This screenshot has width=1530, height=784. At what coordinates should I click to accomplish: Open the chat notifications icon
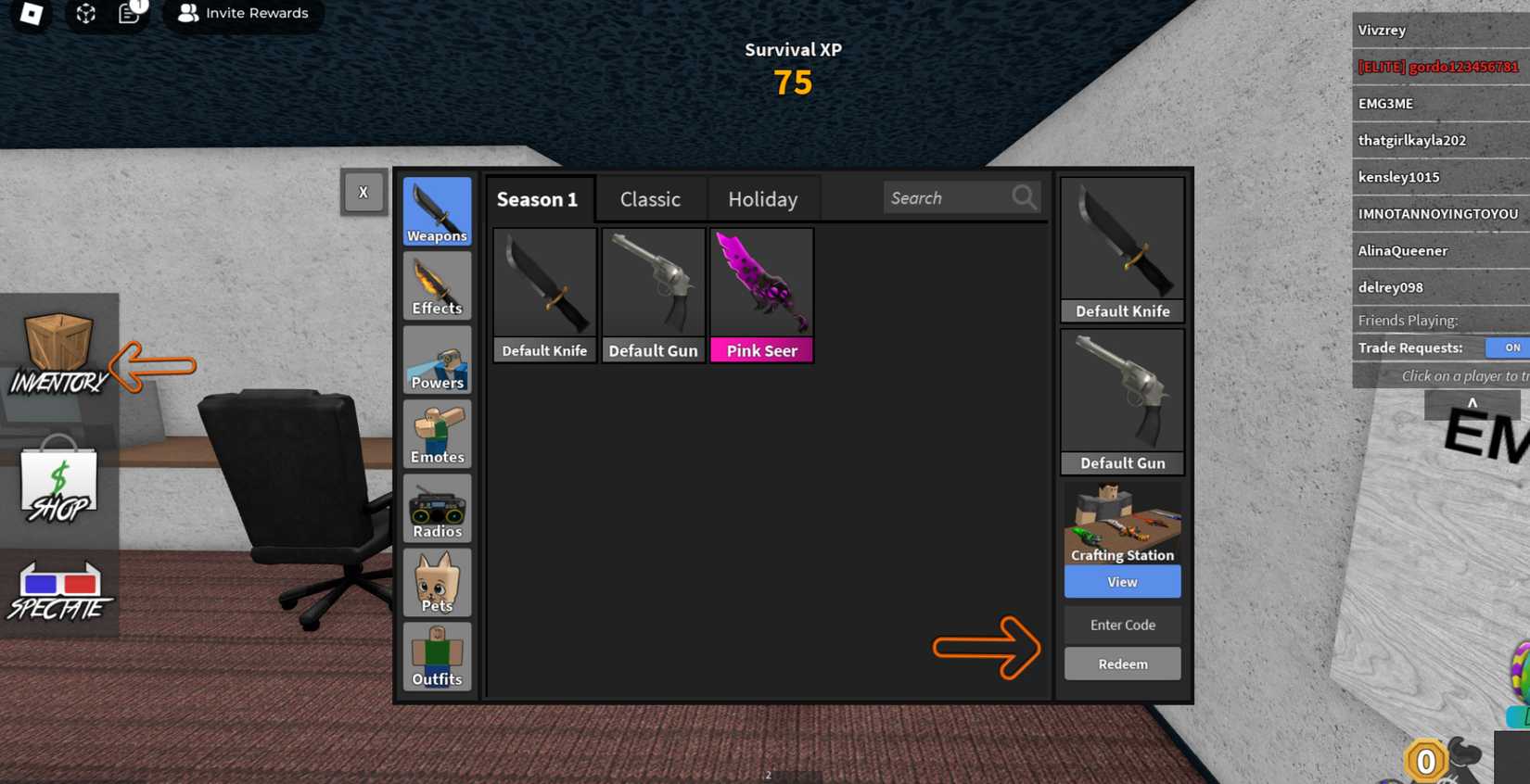[128, 14]
